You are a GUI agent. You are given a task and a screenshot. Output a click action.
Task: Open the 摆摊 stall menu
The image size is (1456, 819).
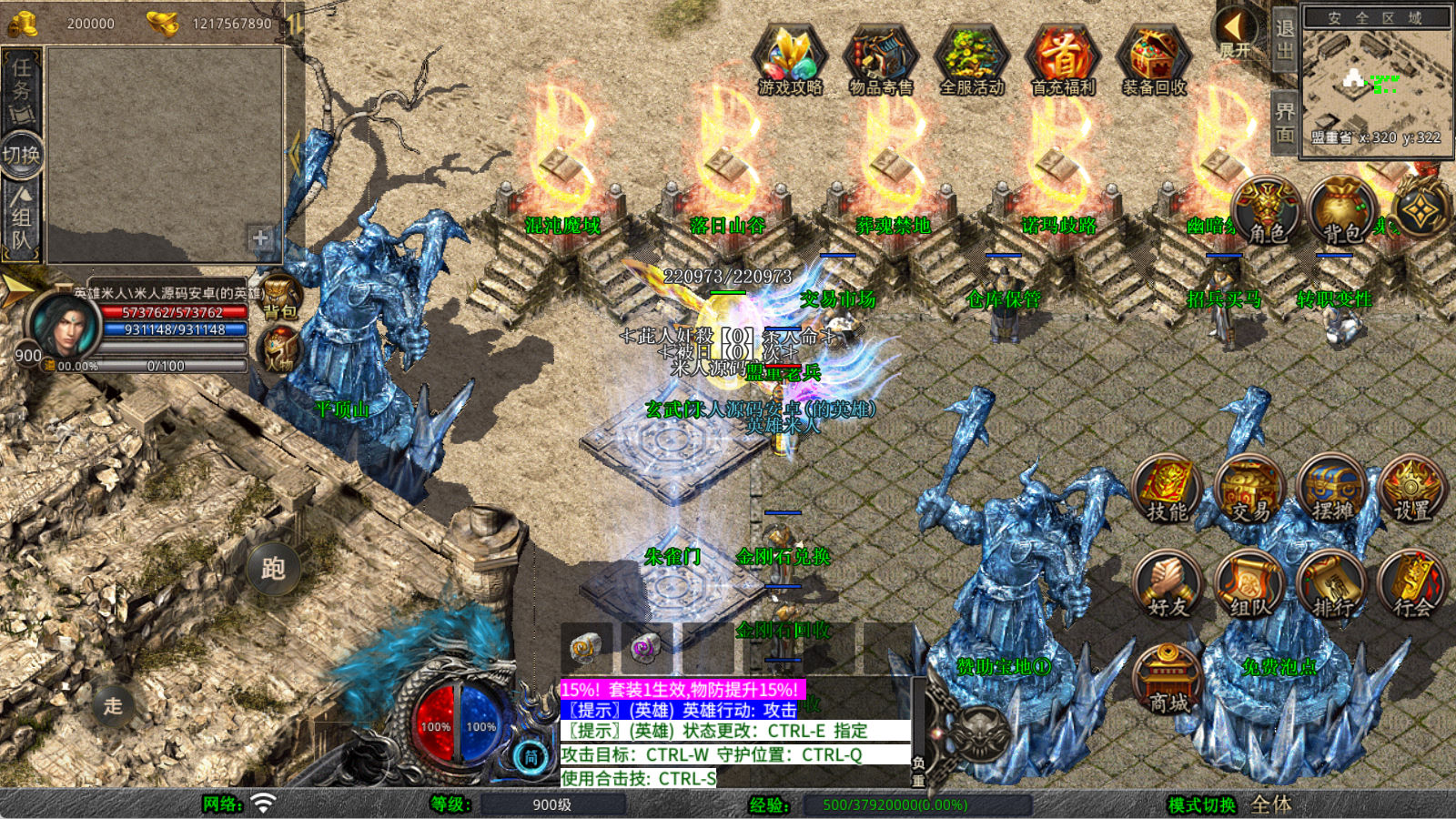[x=1331, y=490]
